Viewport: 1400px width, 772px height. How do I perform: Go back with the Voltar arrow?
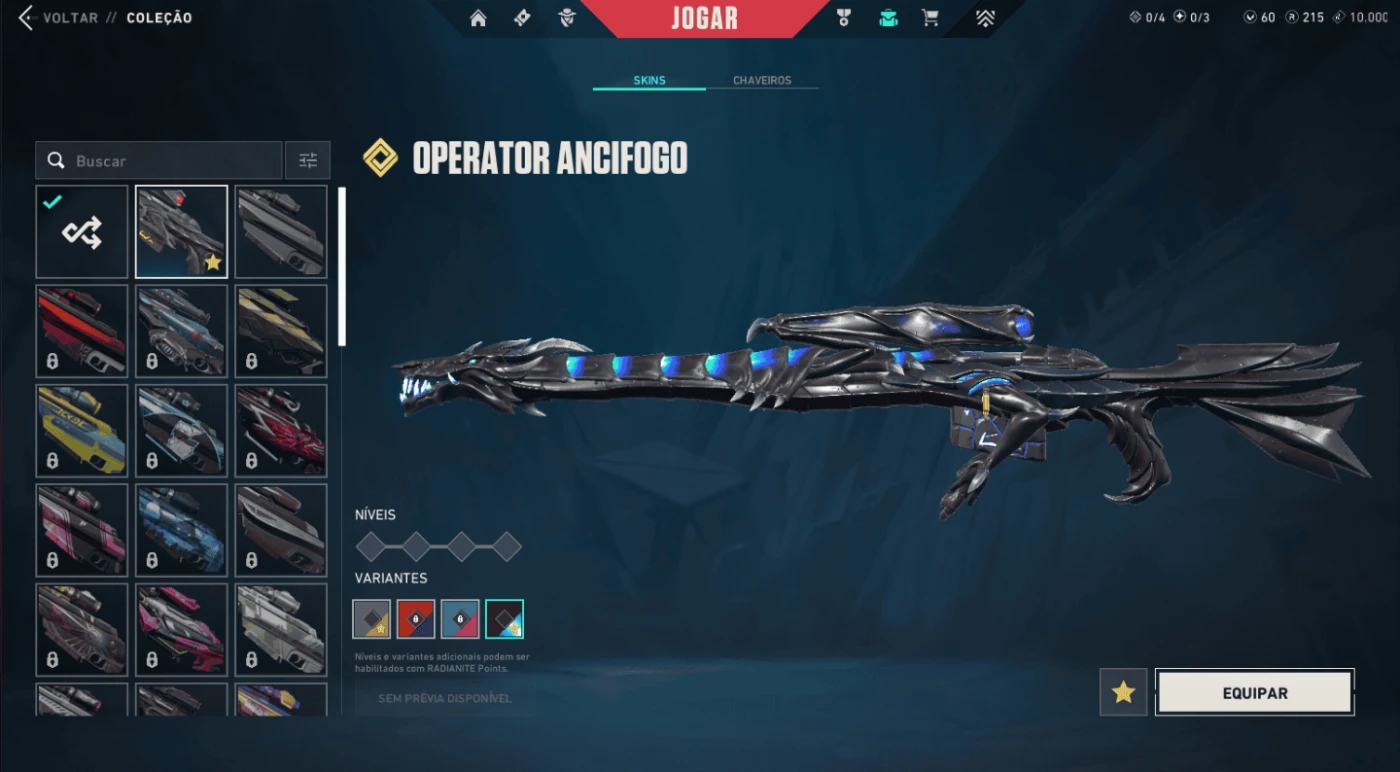click(x=26, y=18)
